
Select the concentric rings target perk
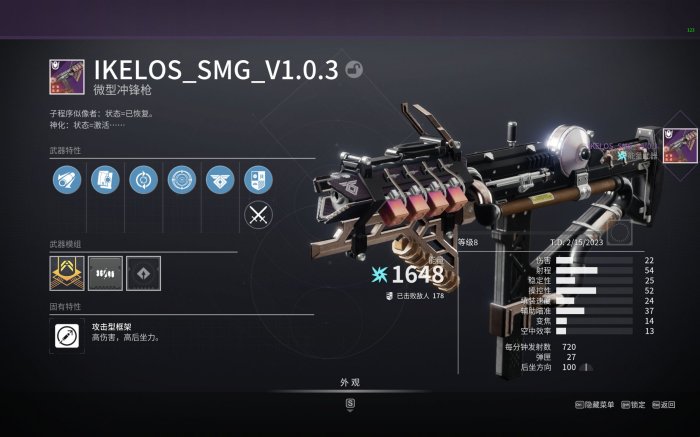[181, 180]
